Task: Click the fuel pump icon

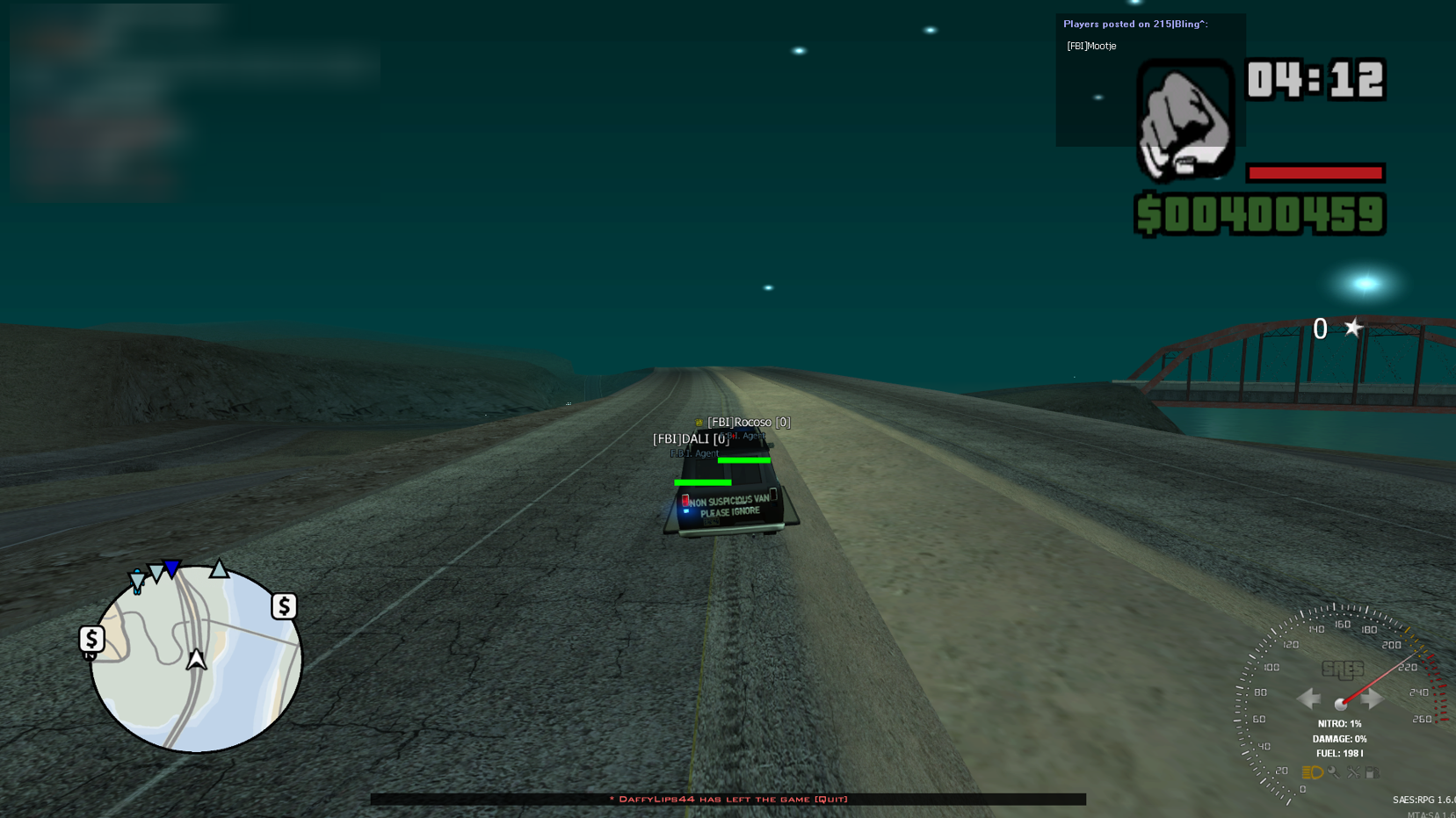Action: pos(1373,772)
